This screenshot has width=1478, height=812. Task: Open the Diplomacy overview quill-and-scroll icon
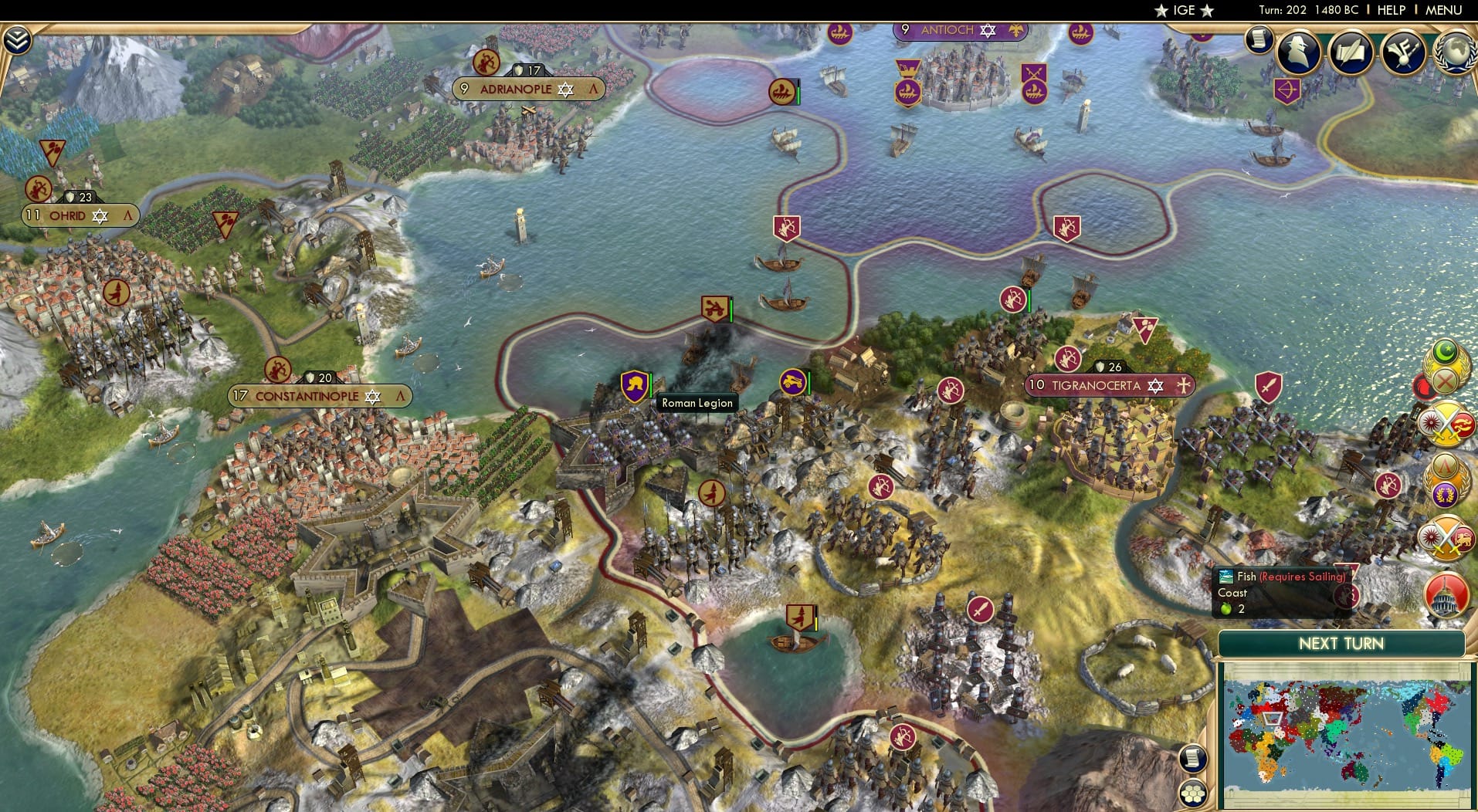[1350, 52]
